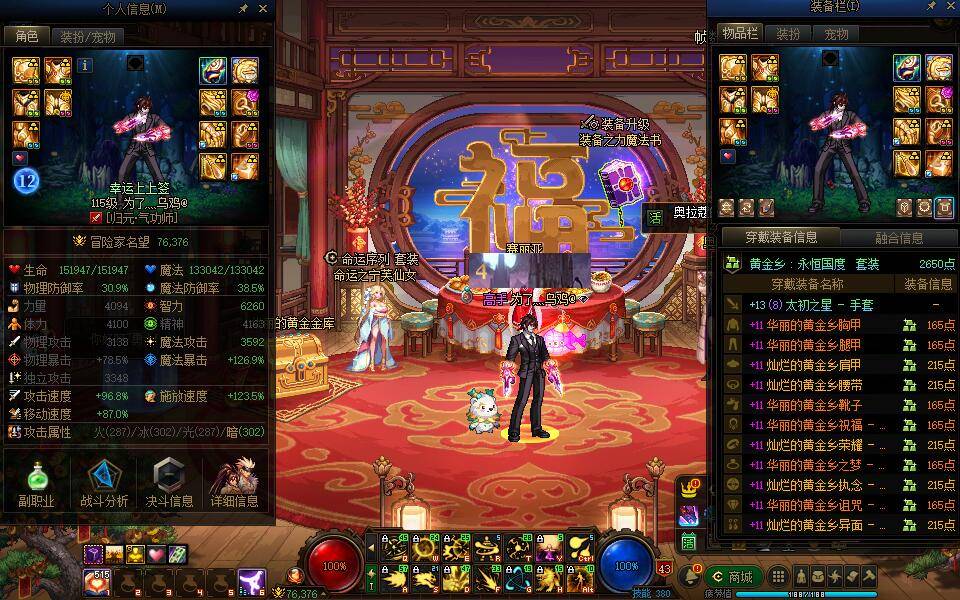Show 决斗信息 duel information
Screen dimensions: 960x600
coord(170,484)
